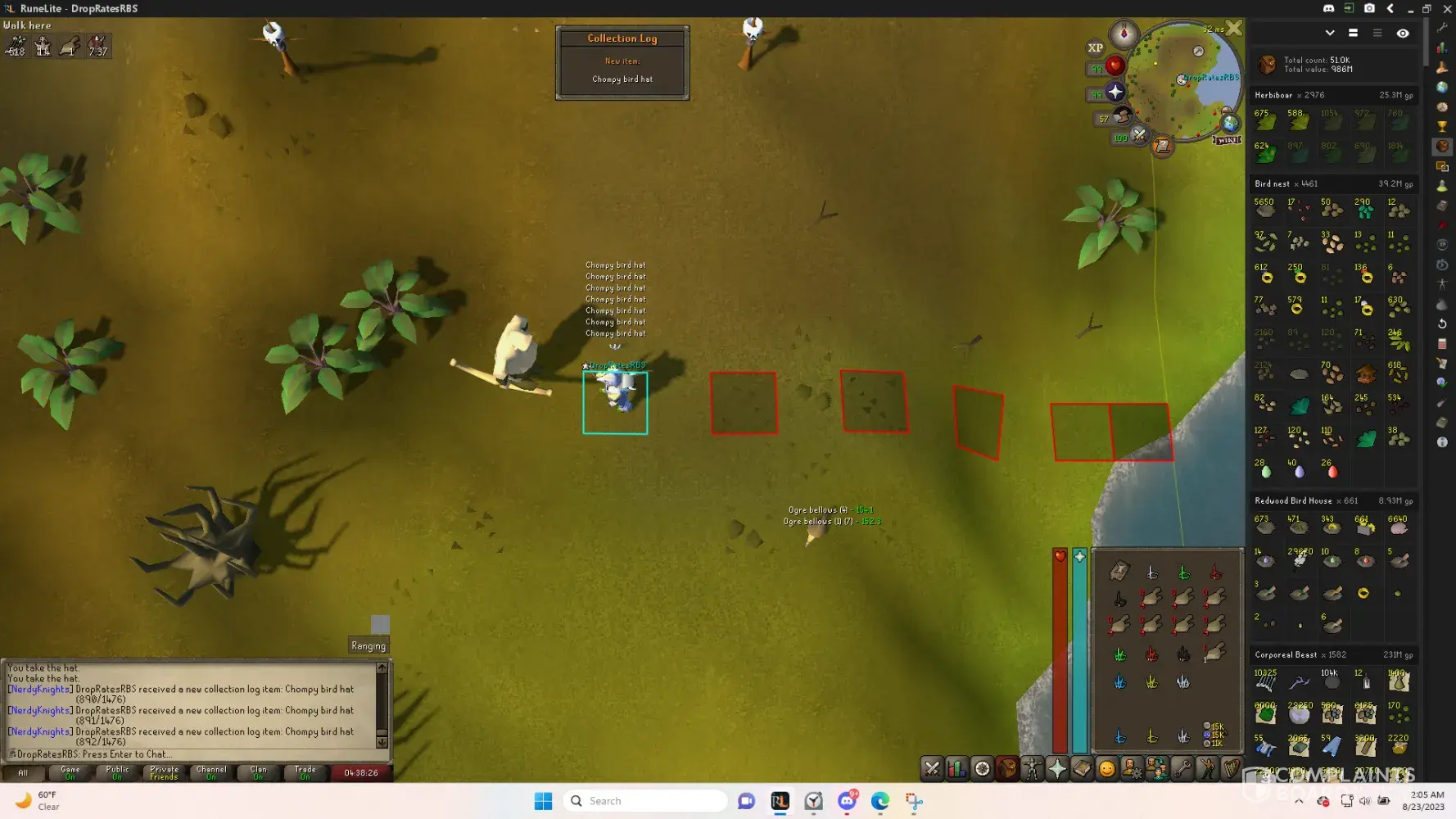
Task: Switch to the Worn Equipment tab
Action: pos(1032,768)
